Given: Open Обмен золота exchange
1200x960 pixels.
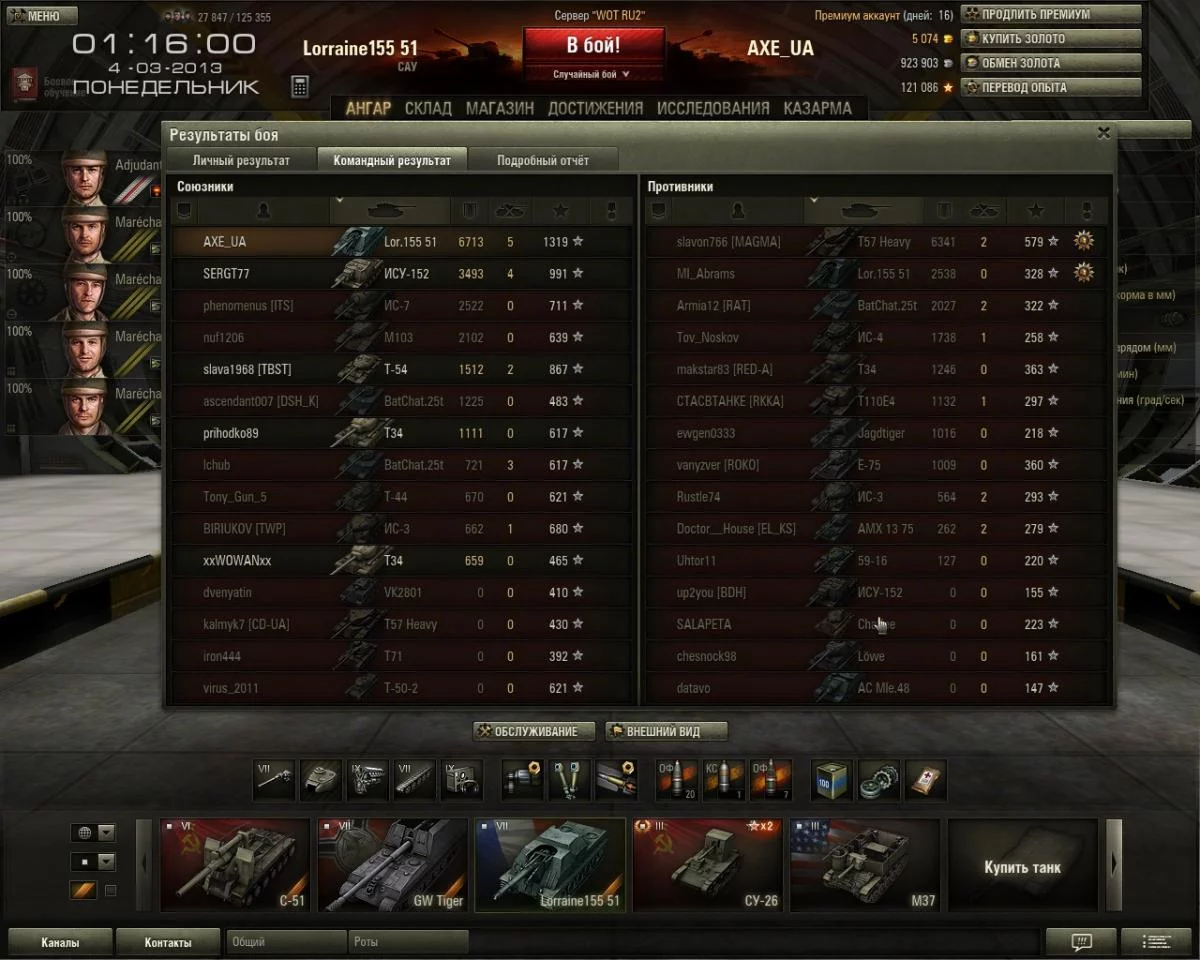Looking at the screenshot, I should click(x=1050, y=63).
